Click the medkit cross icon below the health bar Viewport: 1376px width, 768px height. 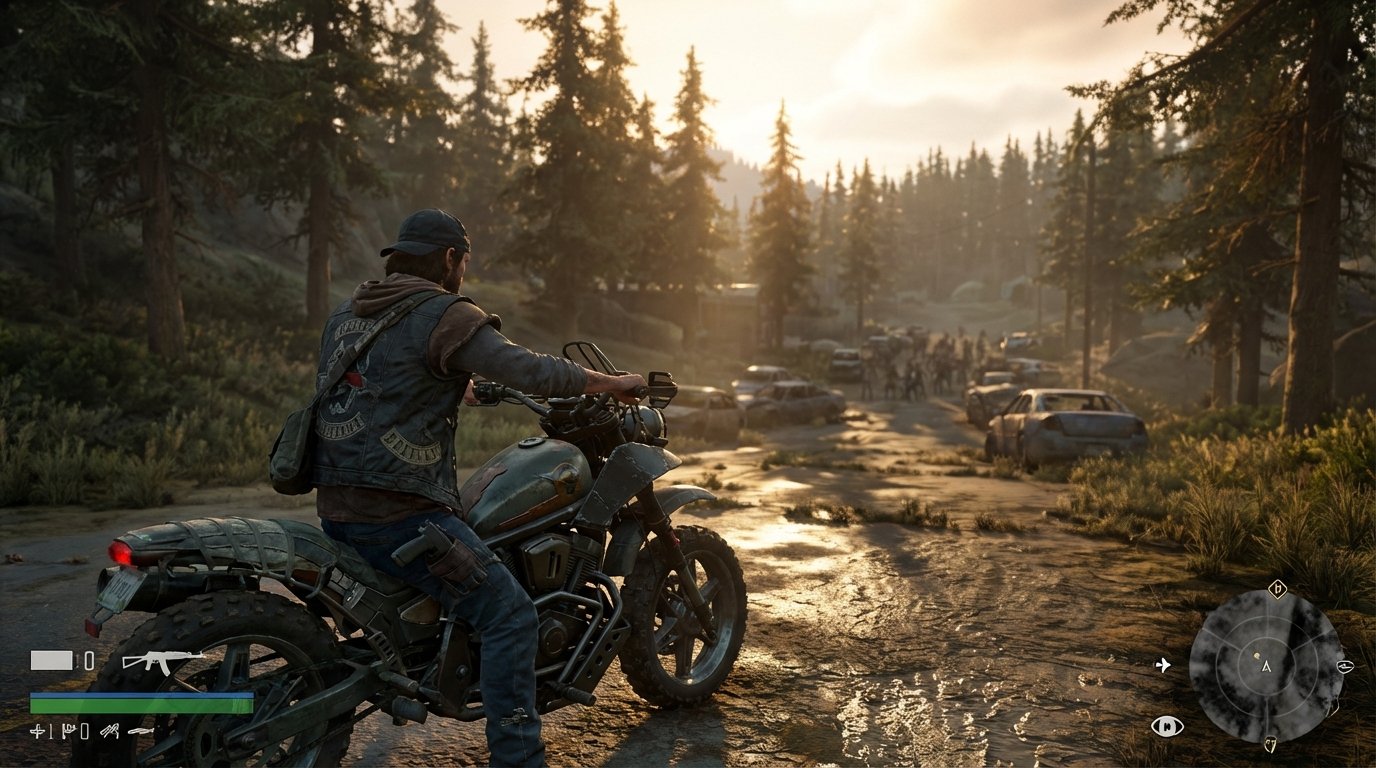(x=38, y=731)
